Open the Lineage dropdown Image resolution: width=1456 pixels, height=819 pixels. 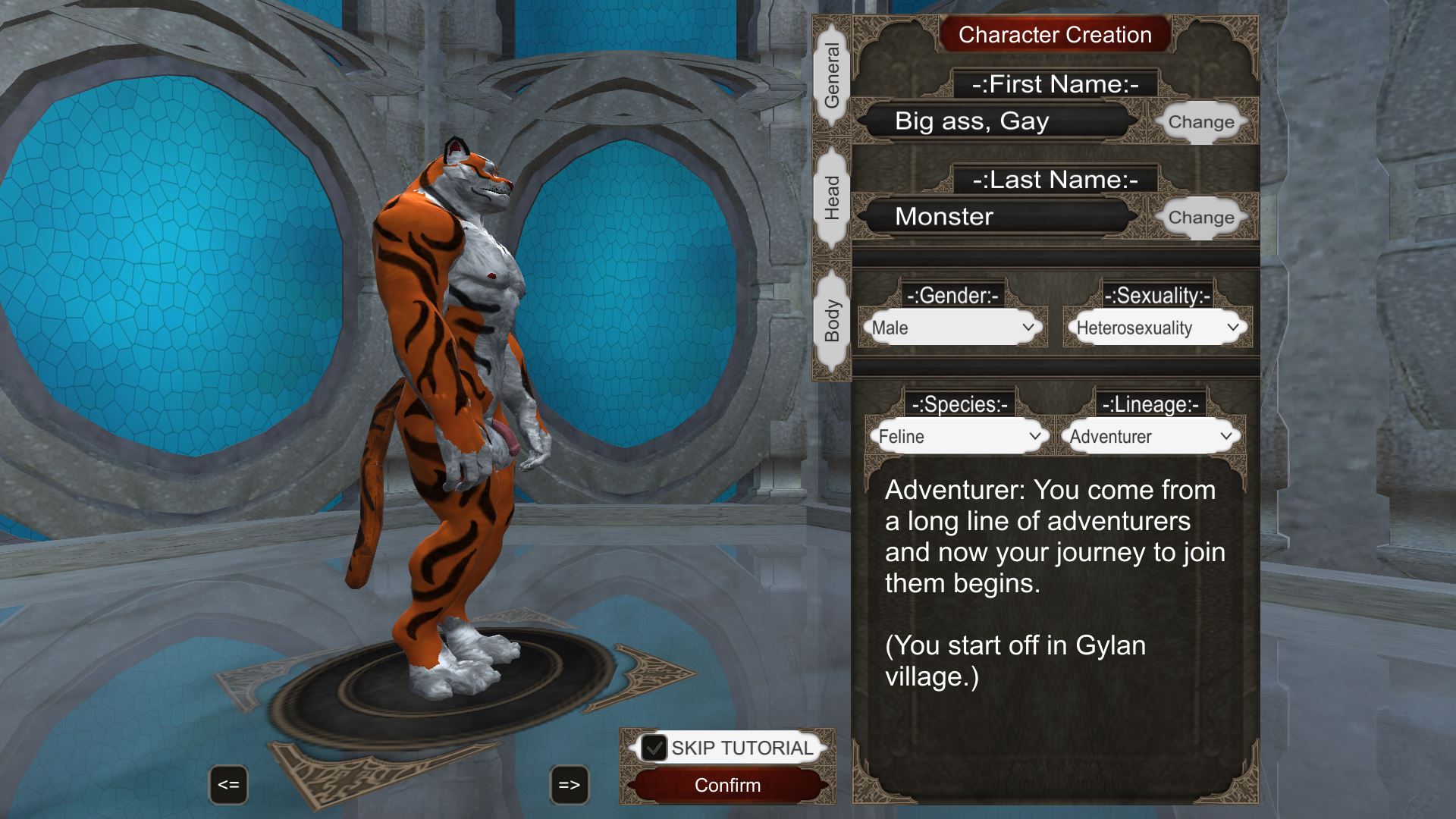[x=1150, y=436]
